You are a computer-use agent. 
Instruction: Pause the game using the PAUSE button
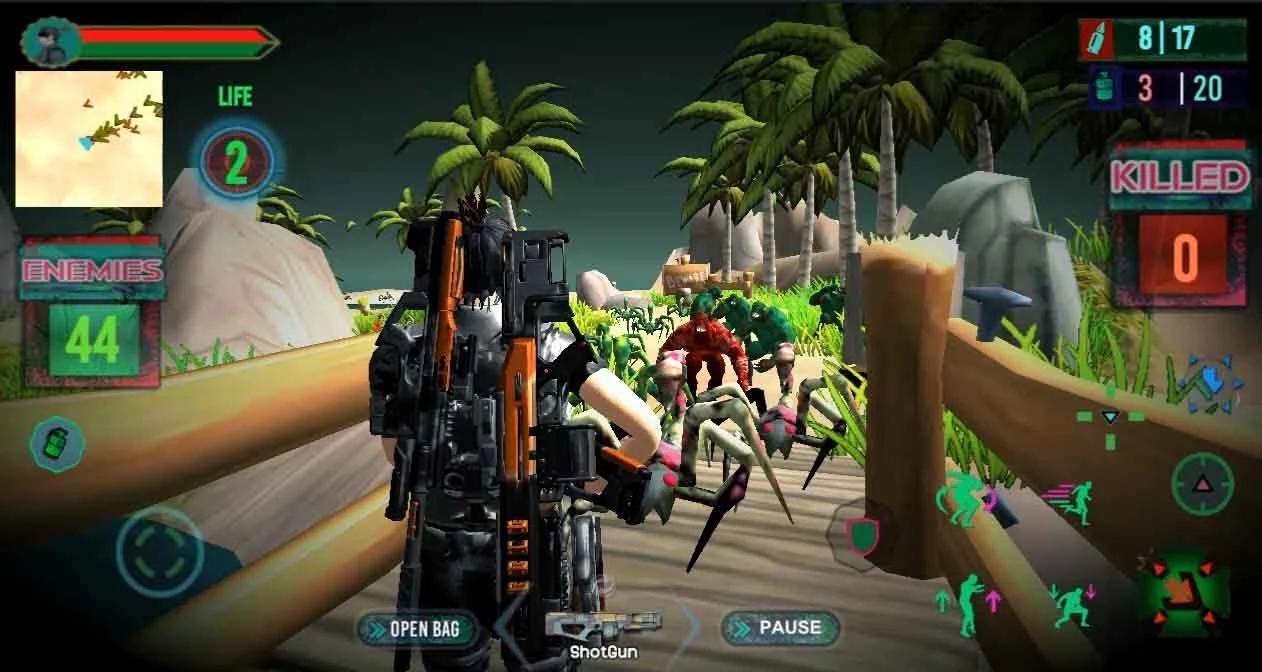pyautogui.click(x=781, y=628)
